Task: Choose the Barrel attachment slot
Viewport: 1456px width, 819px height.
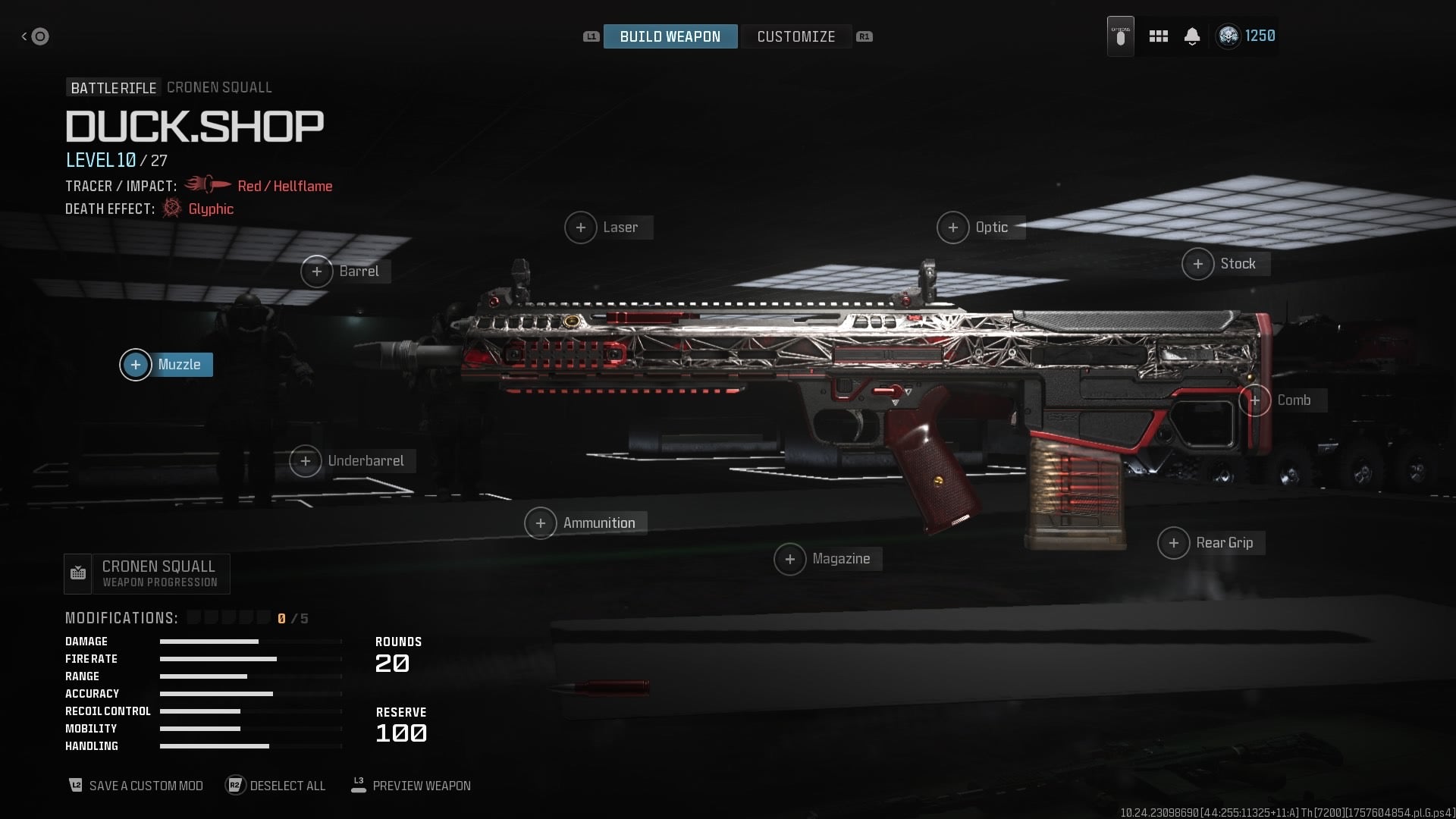Action: tap(346, 271)
